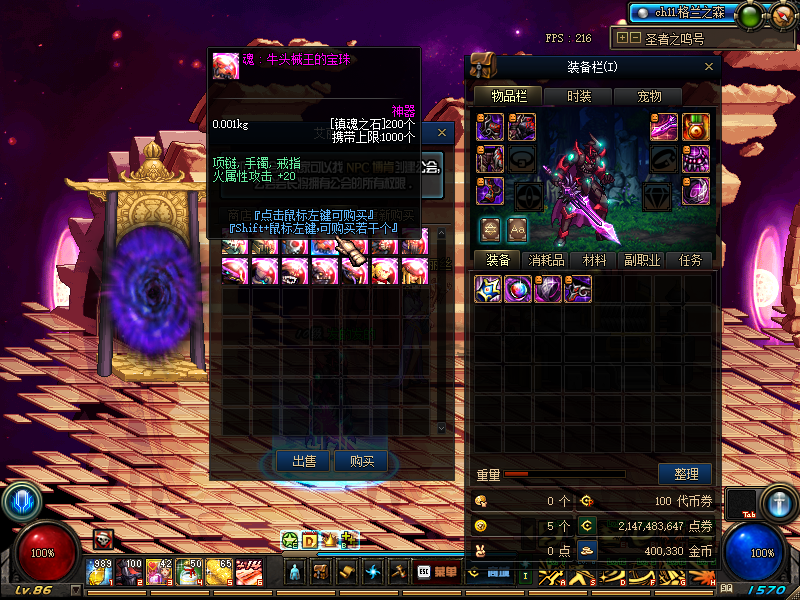Click the 整理 sort button

pyautogui.click(x=685, y=474)
